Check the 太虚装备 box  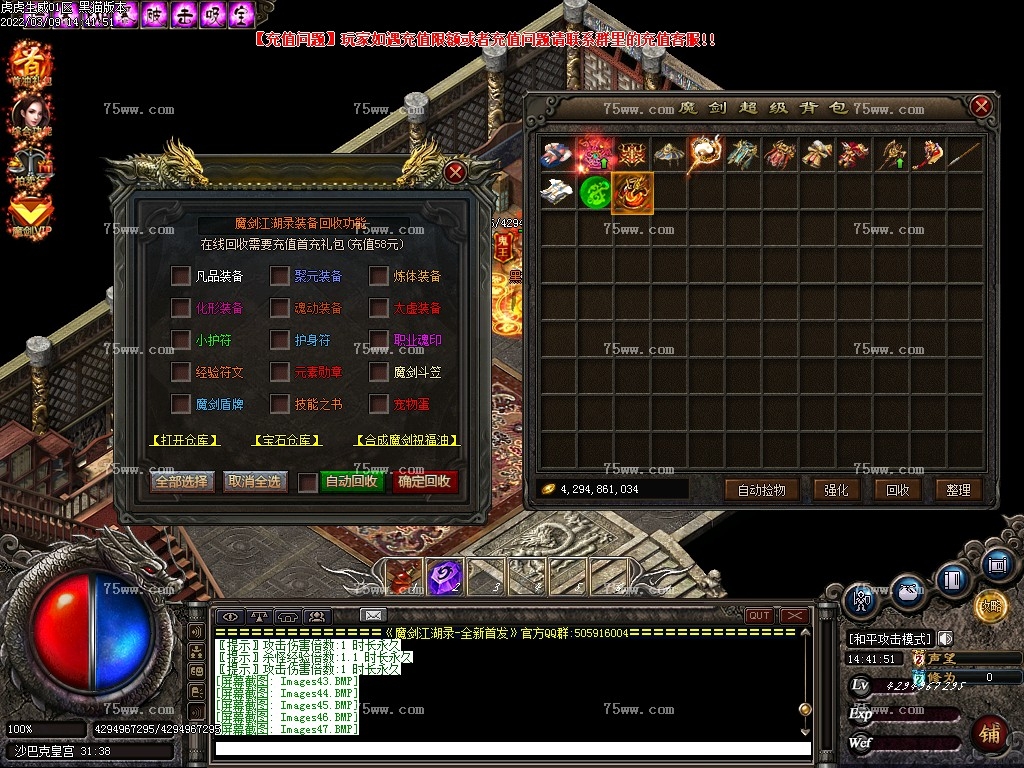[378, 308]
